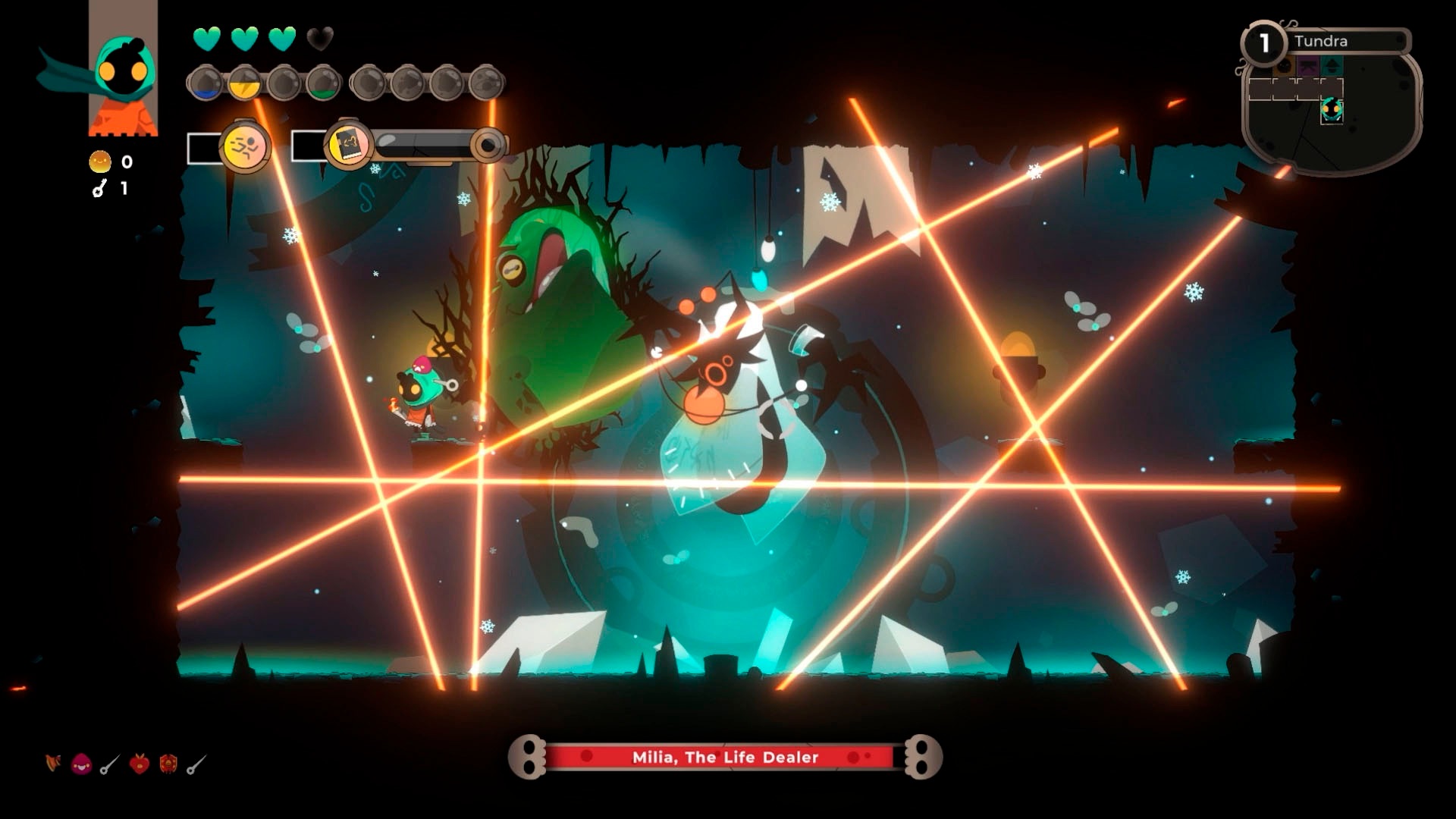Expand the teal up-arrow room icon
The height and width of the screenshot is (819, 1456).
(x=1332, y=66)
